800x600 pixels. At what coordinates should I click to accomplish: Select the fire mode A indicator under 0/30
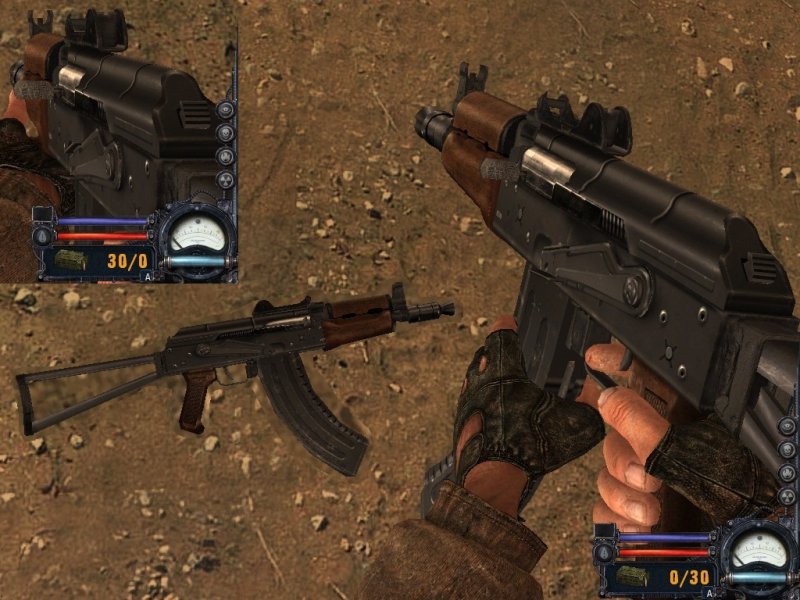709,593
